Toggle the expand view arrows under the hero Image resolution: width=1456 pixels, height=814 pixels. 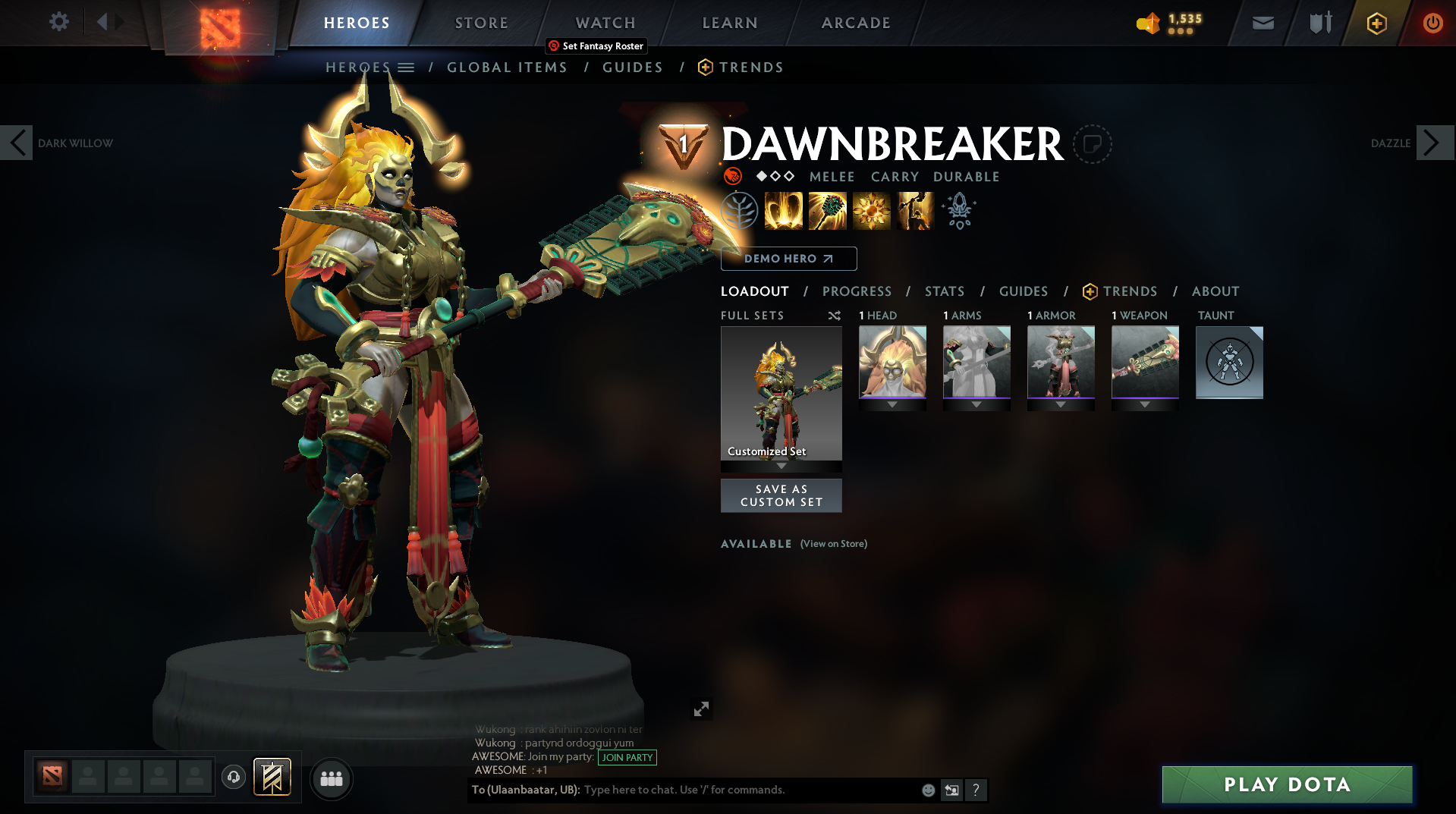pos(702,709)
